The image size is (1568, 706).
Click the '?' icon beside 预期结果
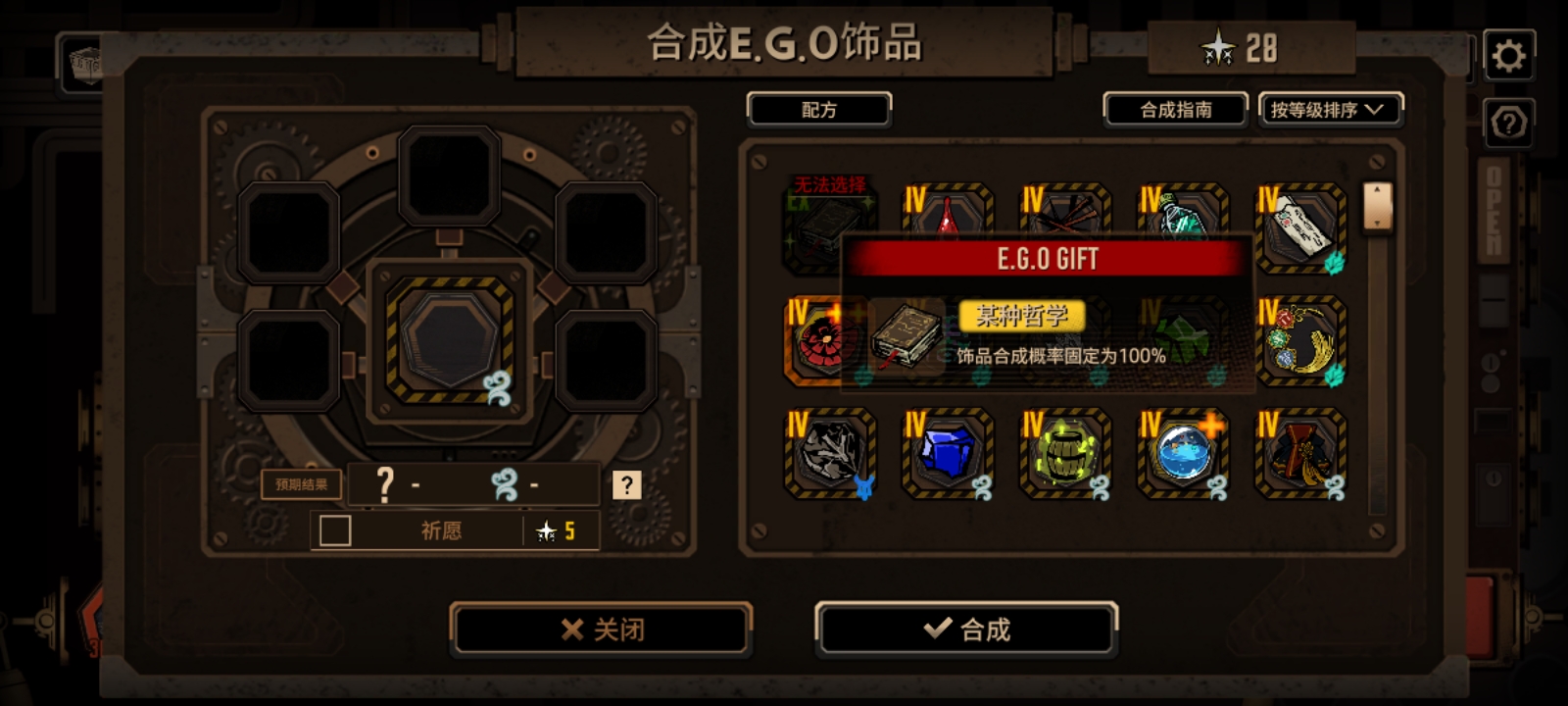click(628, 483)
